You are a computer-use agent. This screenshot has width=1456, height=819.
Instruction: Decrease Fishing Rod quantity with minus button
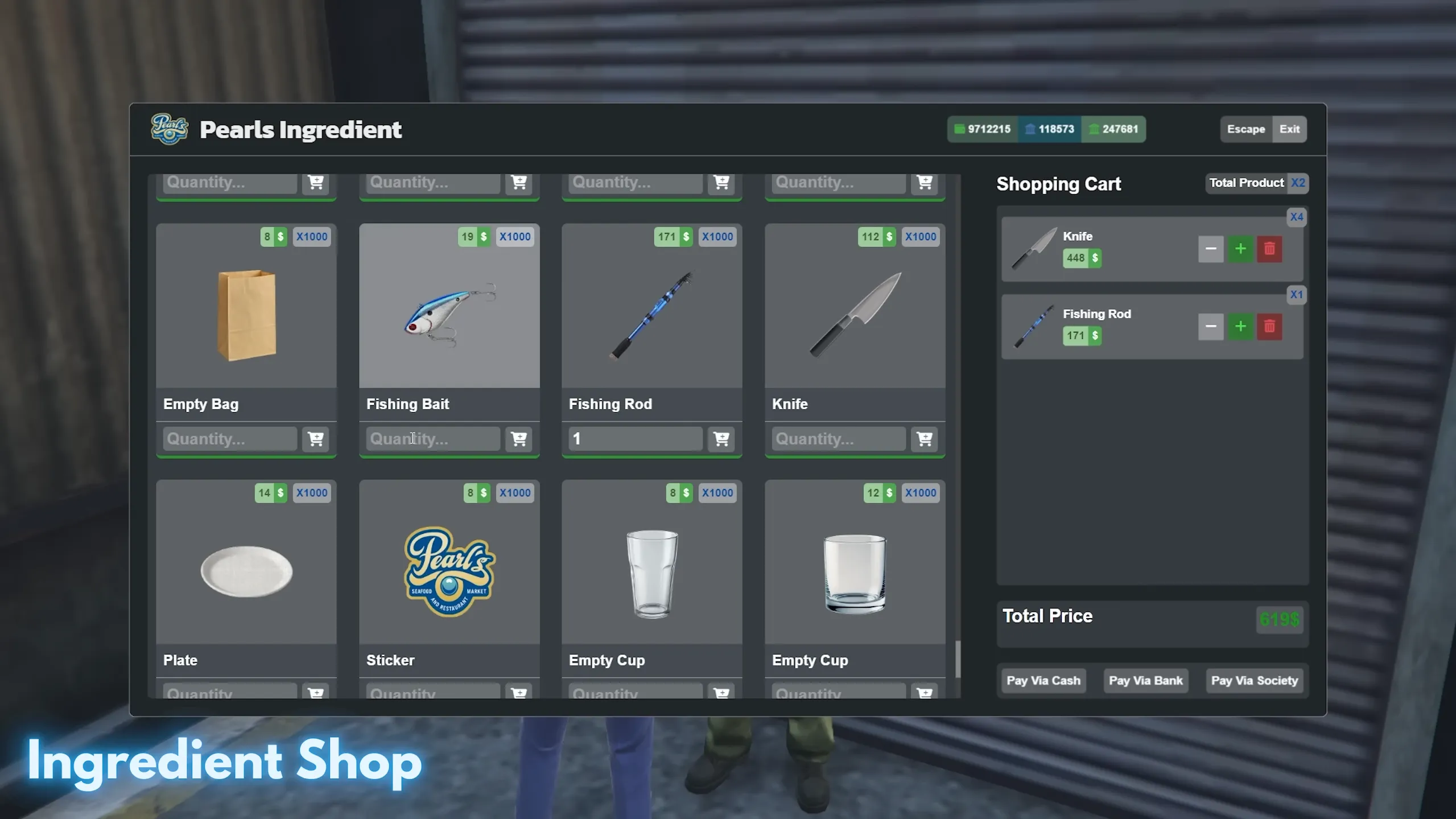pos(1210,326)
